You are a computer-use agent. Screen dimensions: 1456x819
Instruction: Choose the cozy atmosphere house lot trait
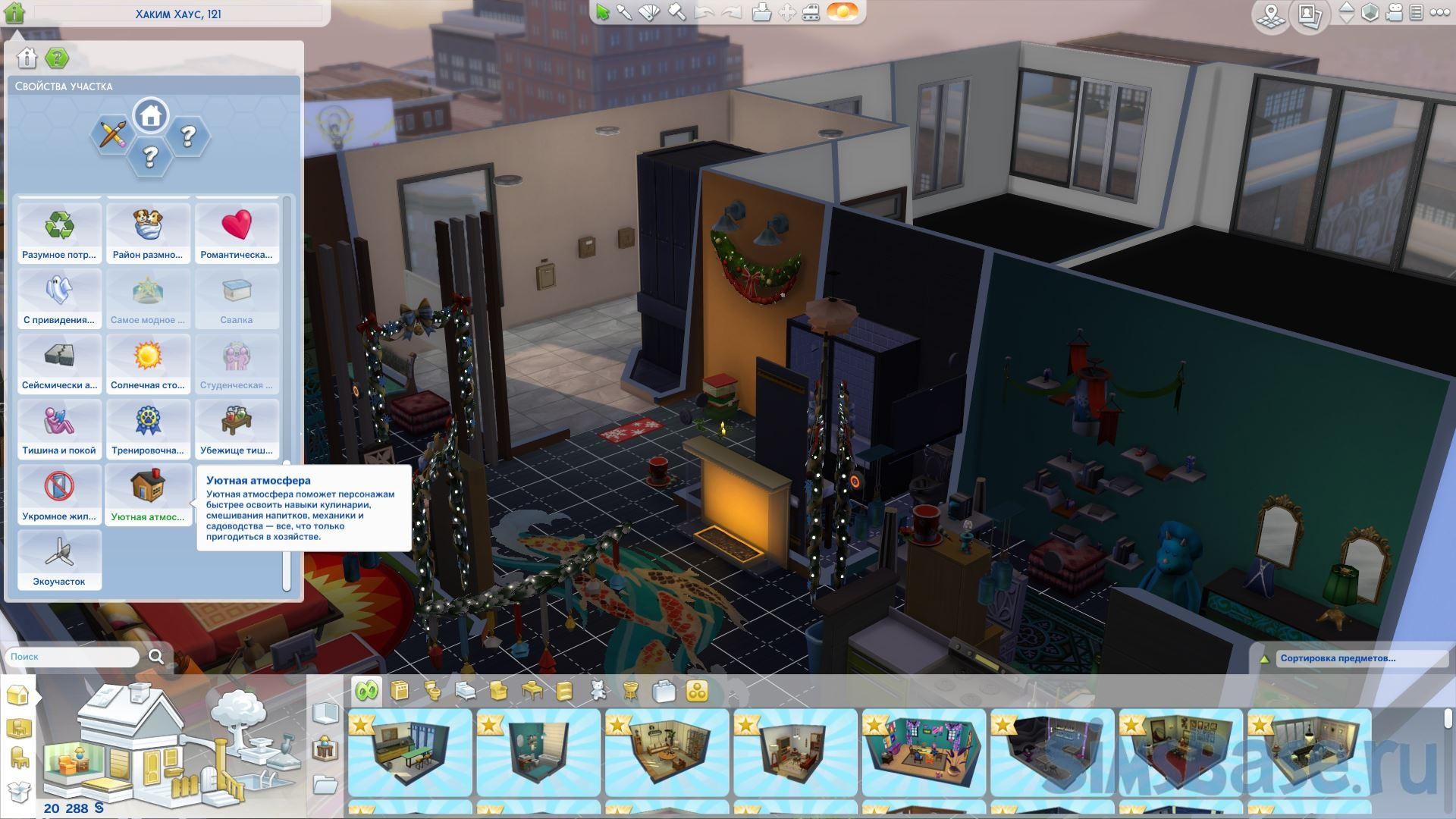tap(148, 494)
